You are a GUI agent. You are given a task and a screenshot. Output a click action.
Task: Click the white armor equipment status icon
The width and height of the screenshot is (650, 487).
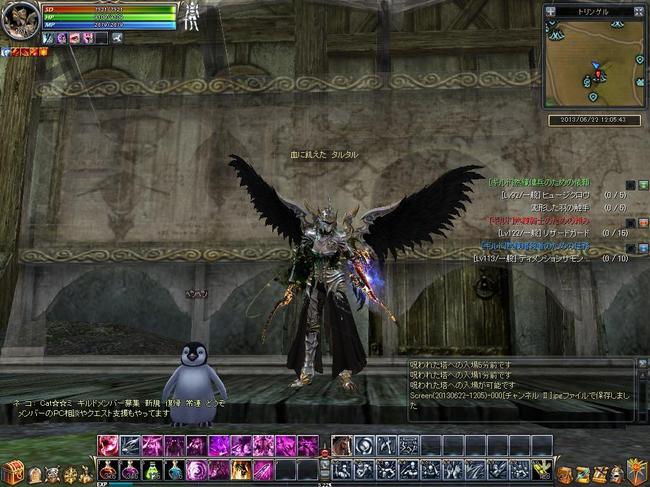pos(190,16)
